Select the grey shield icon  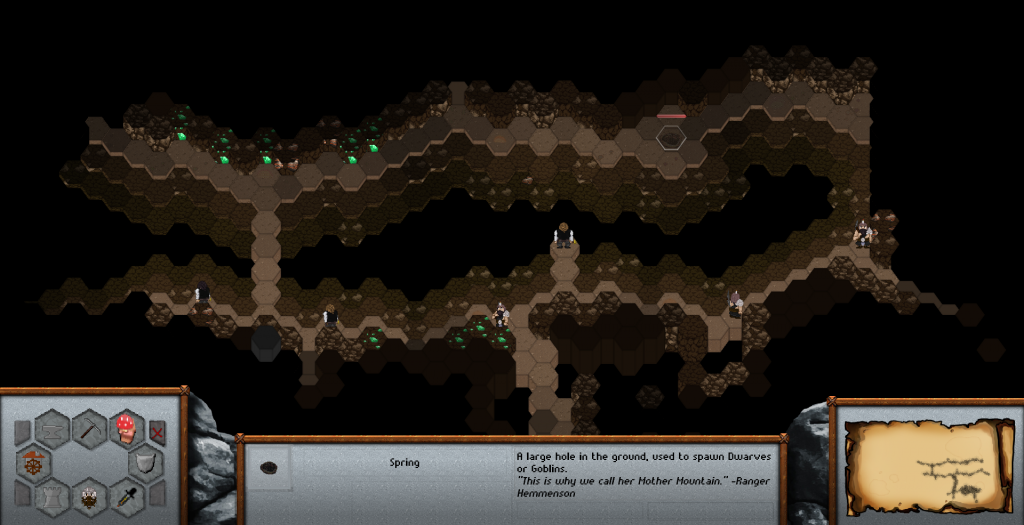click(146, 463)
